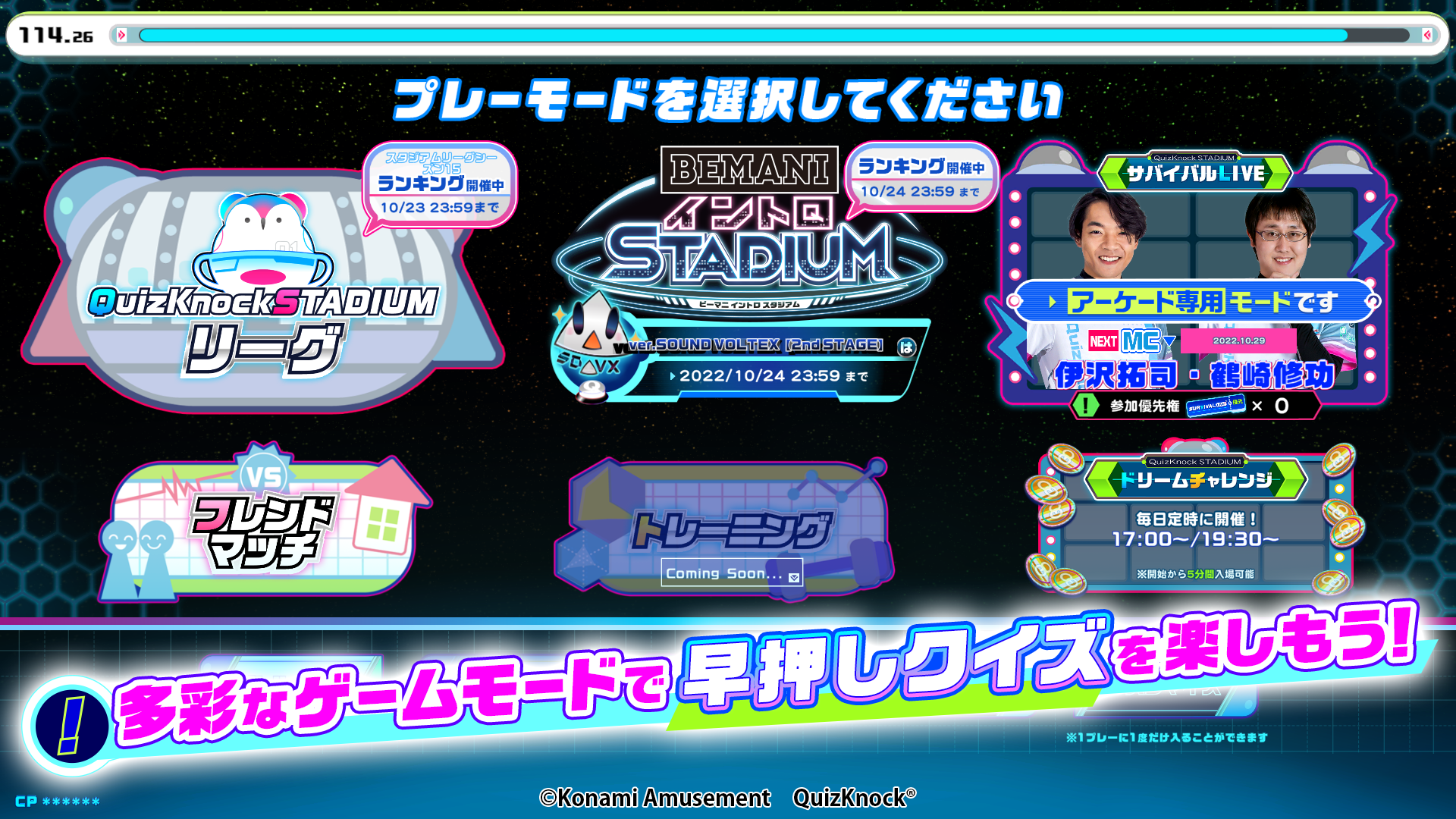Click the pink arrow icon left of the timer bar
The height and width of the screenshot is (819, 1456).
tap(120, 33)
